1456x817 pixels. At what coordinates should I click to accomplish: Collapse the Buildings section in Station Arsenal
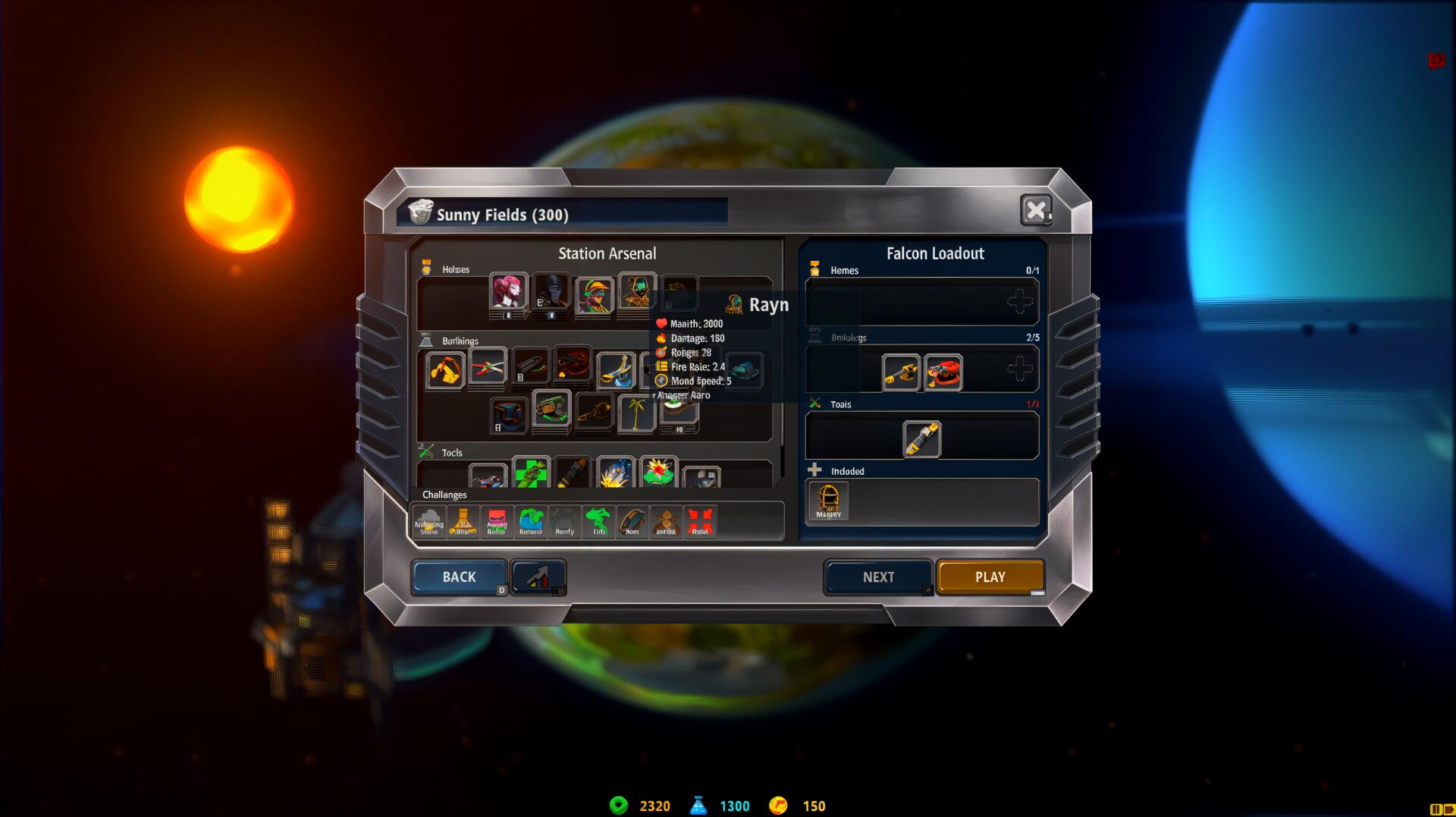coord(426,341)
